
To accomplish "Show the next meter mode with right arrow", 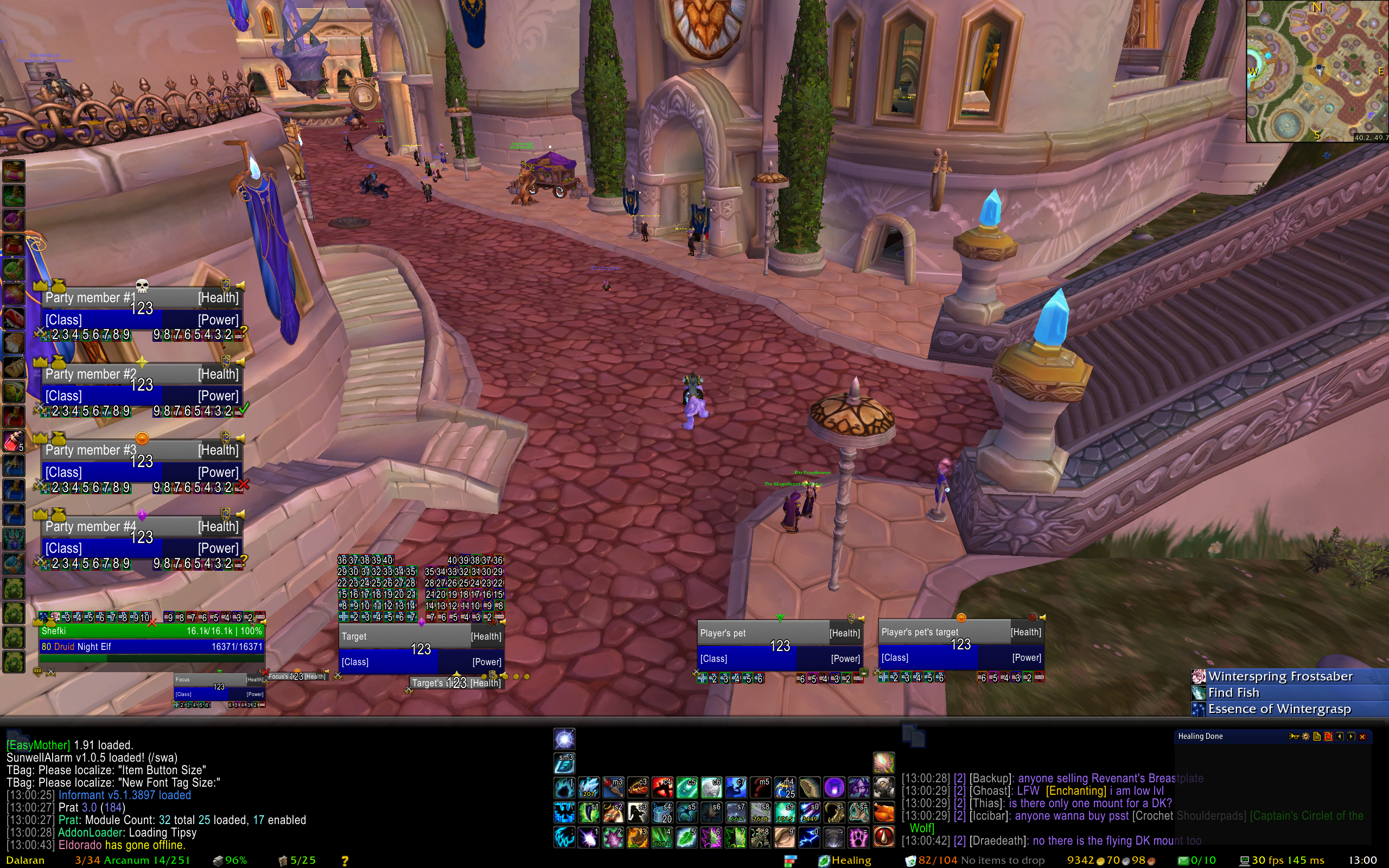I will 1351,737.
